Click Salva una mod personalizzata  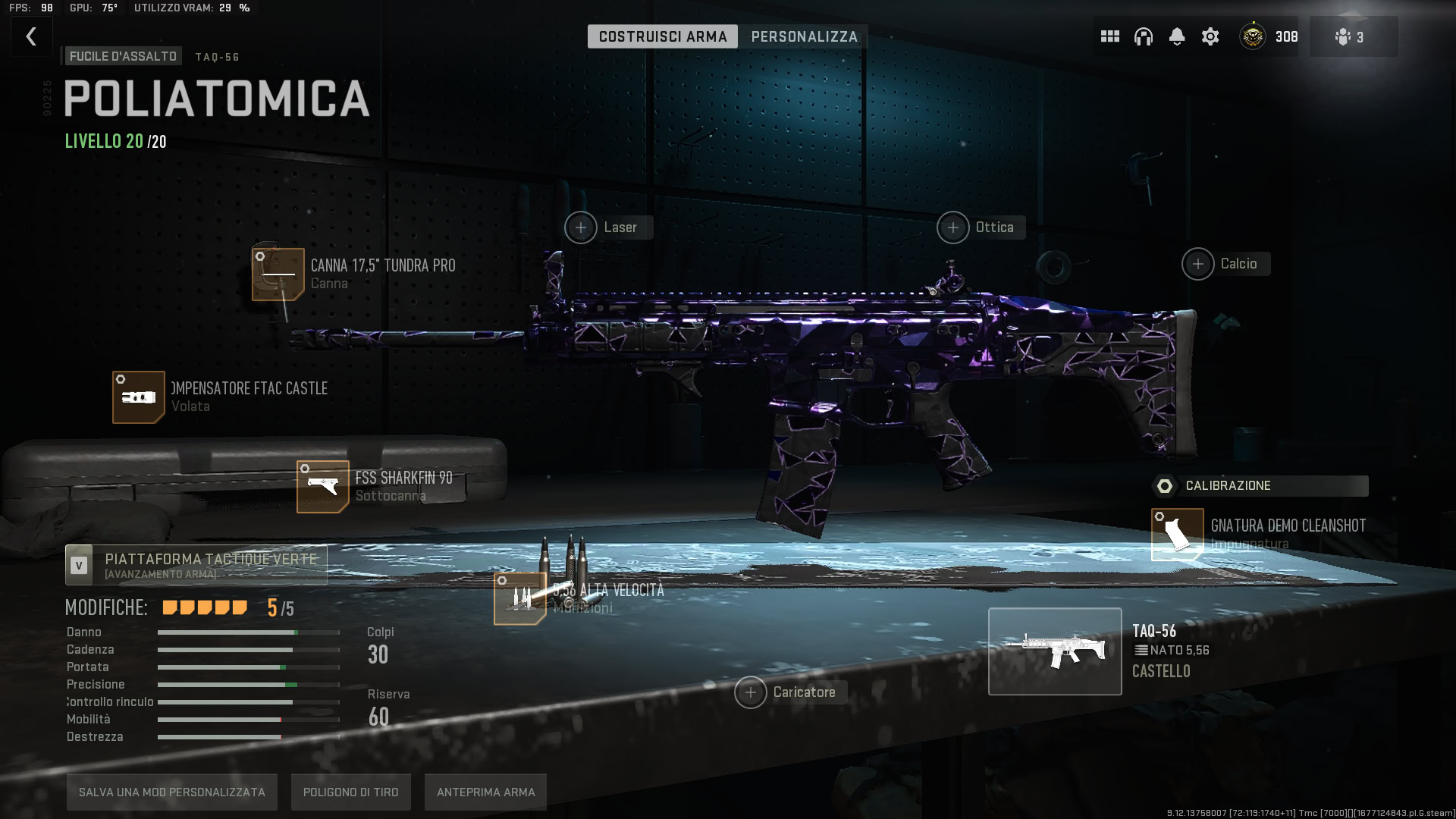[172, 792]
